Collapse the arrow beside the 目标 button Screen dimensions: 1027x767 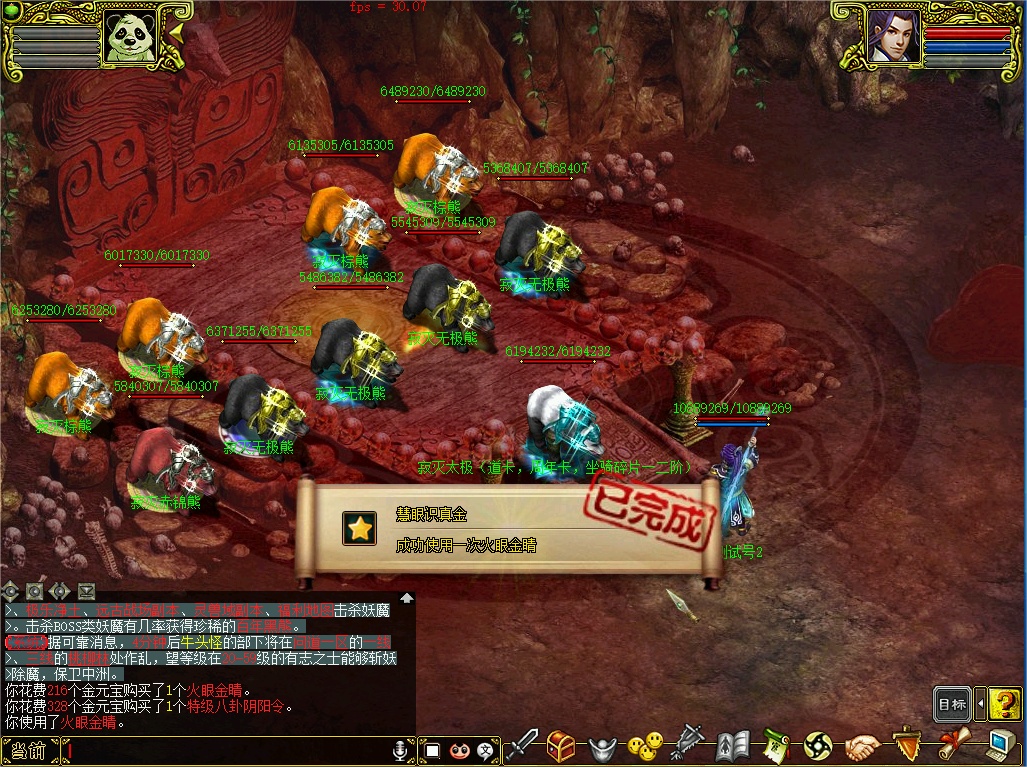tap(980, 704)
